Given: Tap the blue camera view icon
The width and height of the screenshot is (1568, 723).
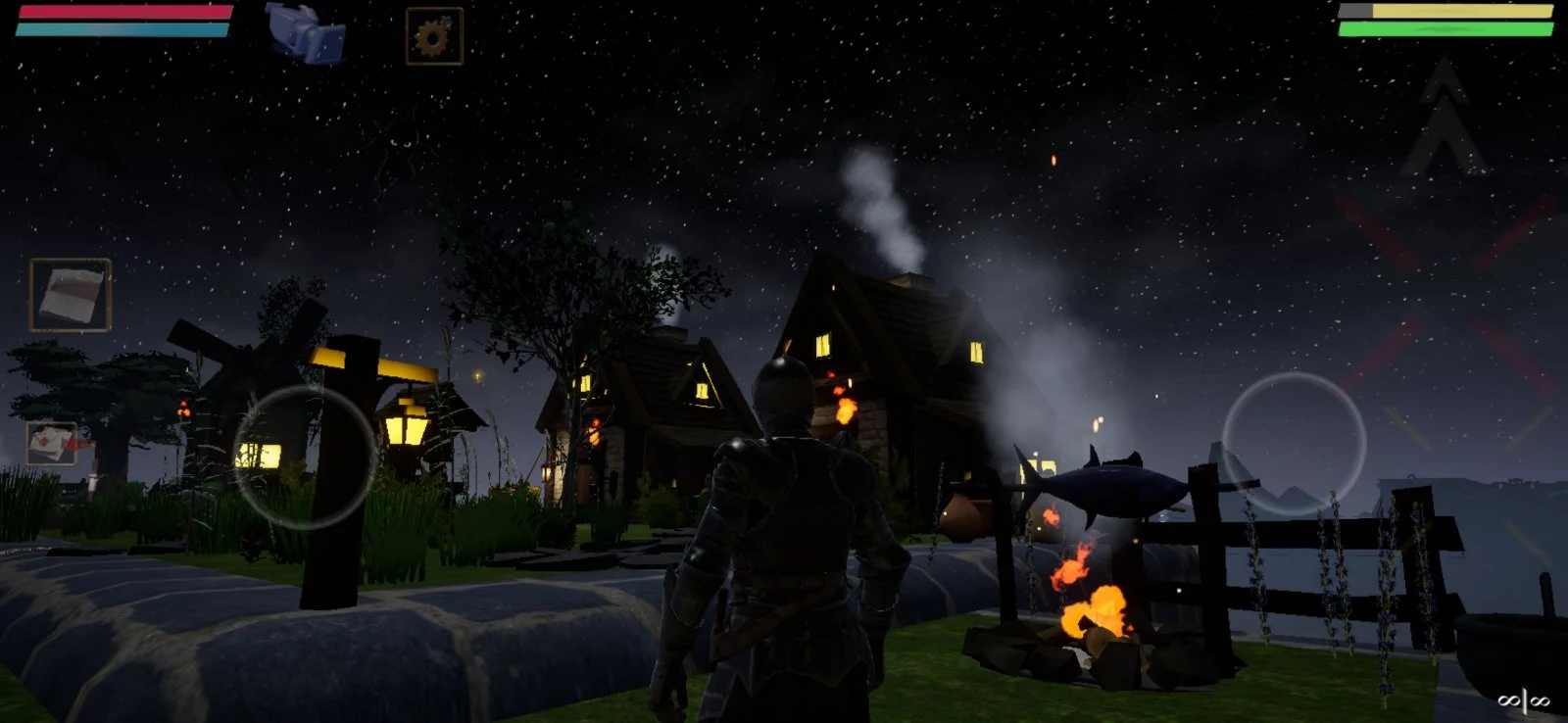Looking at the screenshot, I should tap(307, 32).
